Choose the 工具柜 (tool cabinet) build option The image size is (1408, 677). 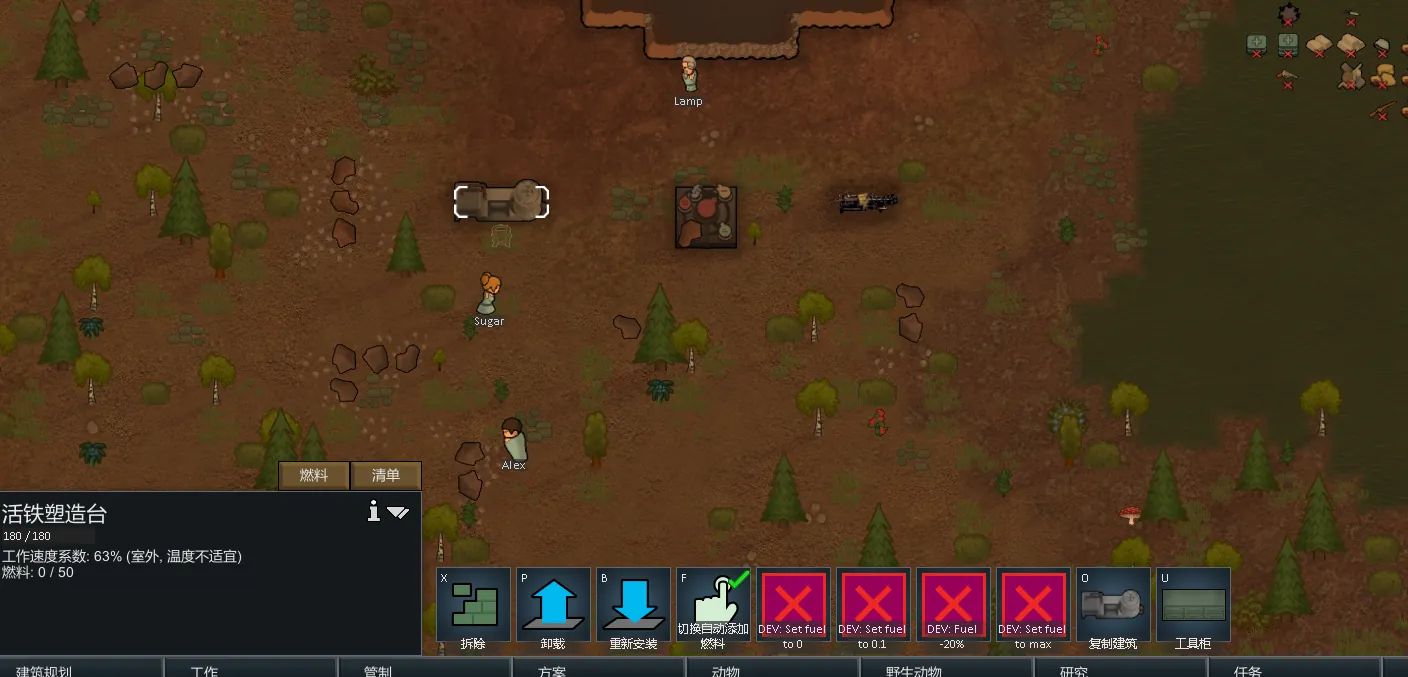click(1193, 605)
